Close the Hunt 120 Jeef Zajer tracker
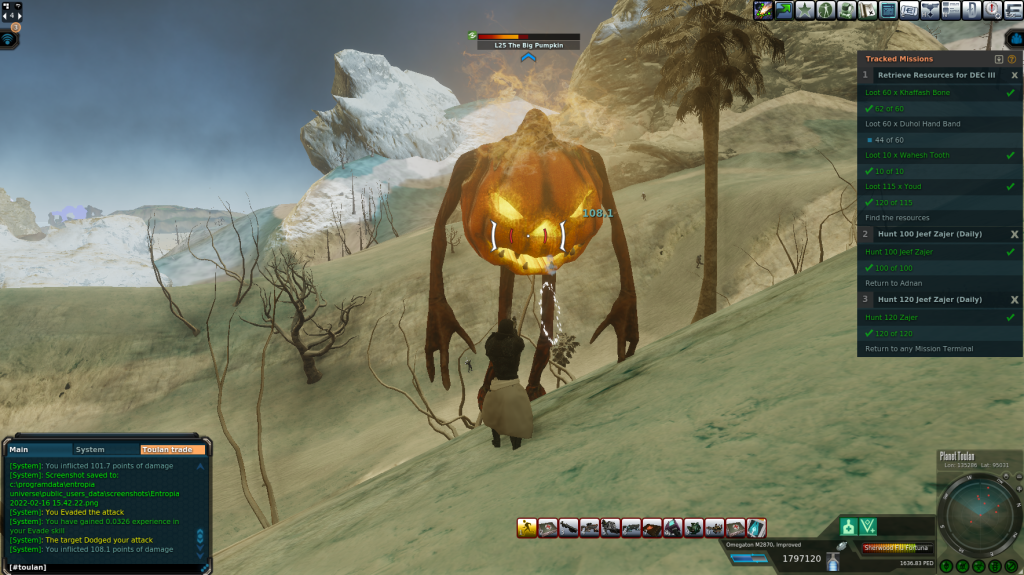The image size is (1024, 575). click(1014, 299)
